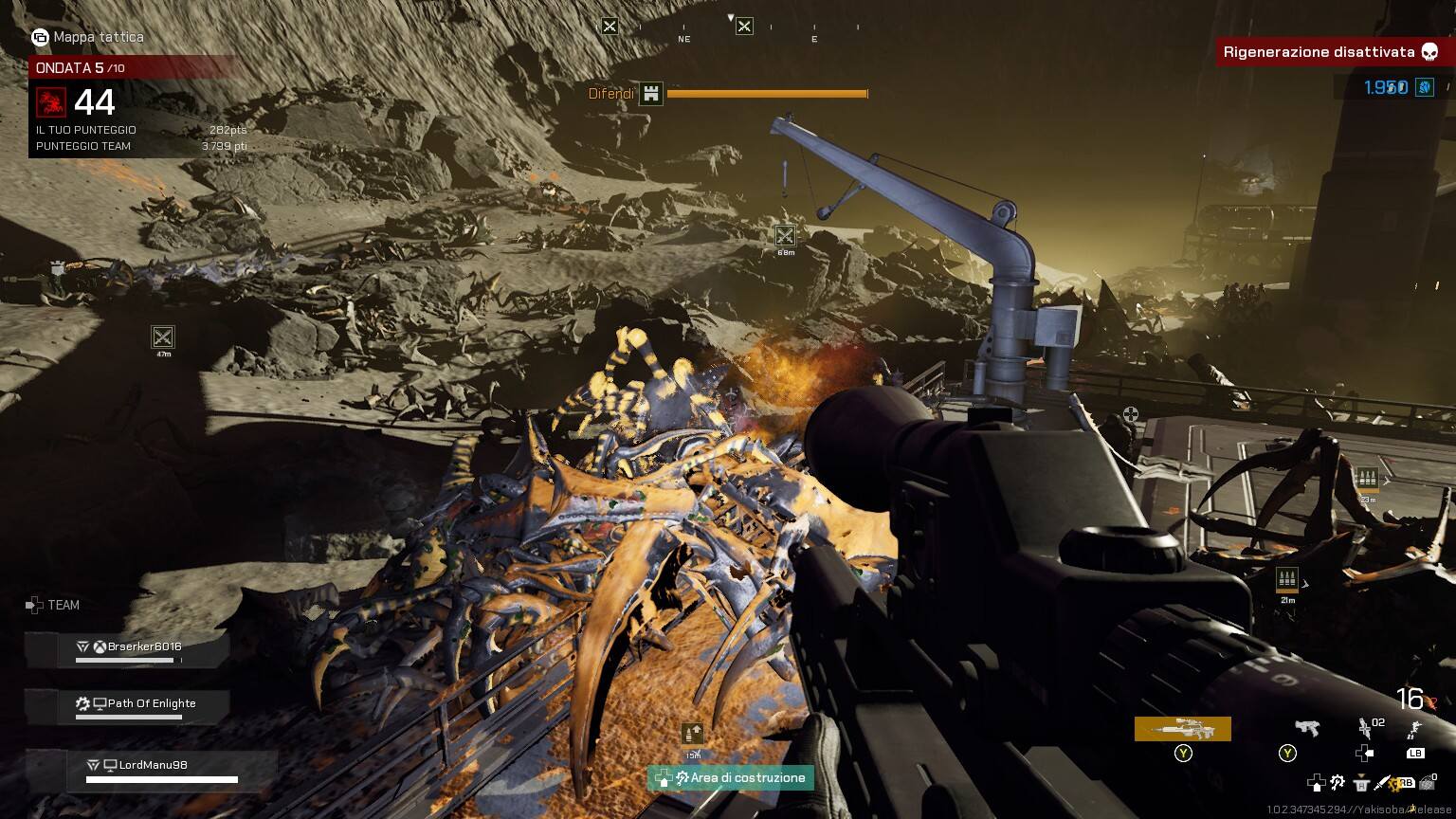The image size is (1456, 819).
Task: Click the red bug enemy counter icon
Action: coord(51,102)
